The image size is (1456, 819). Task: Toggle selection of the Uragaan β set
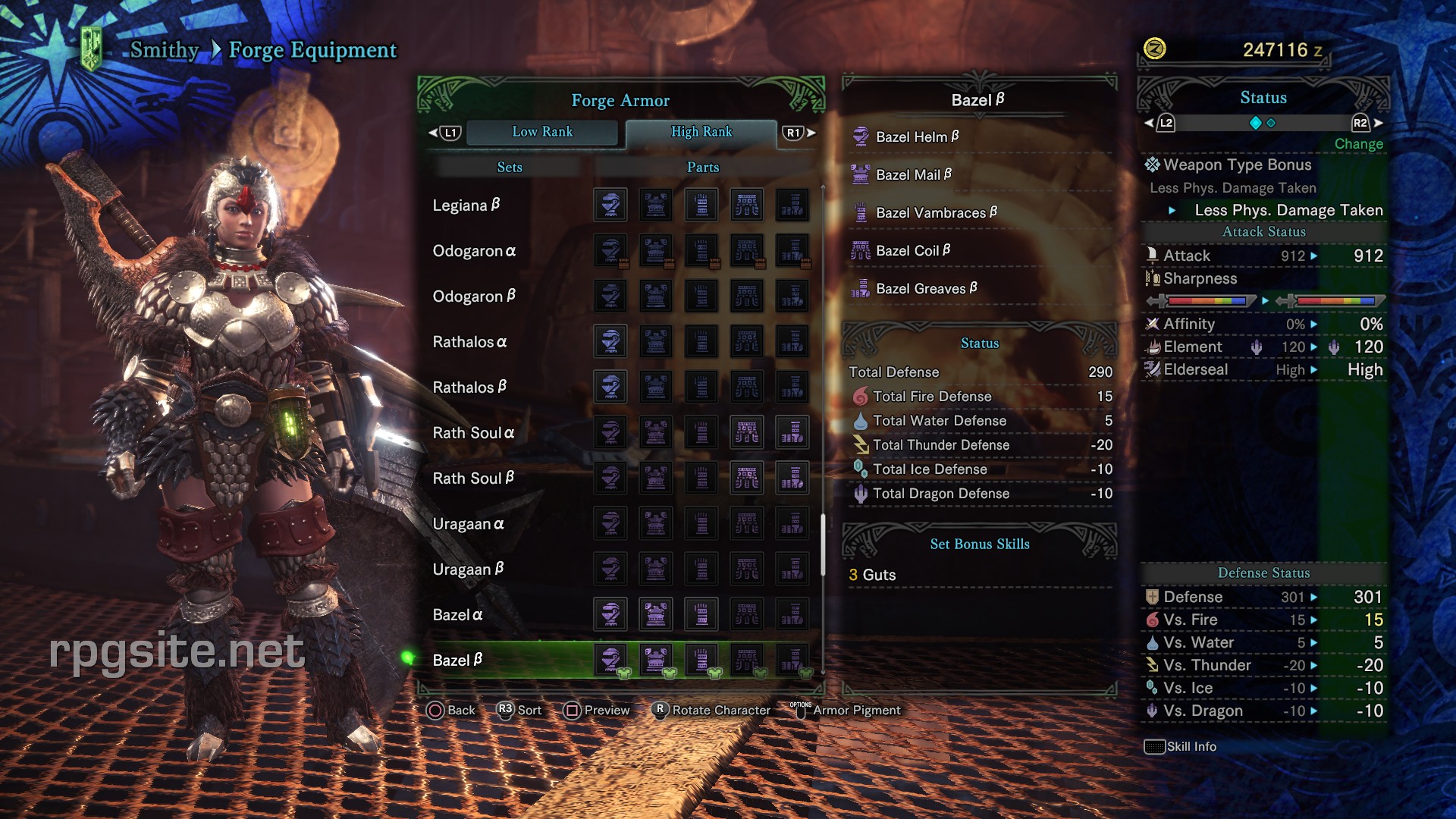point(470,569)
